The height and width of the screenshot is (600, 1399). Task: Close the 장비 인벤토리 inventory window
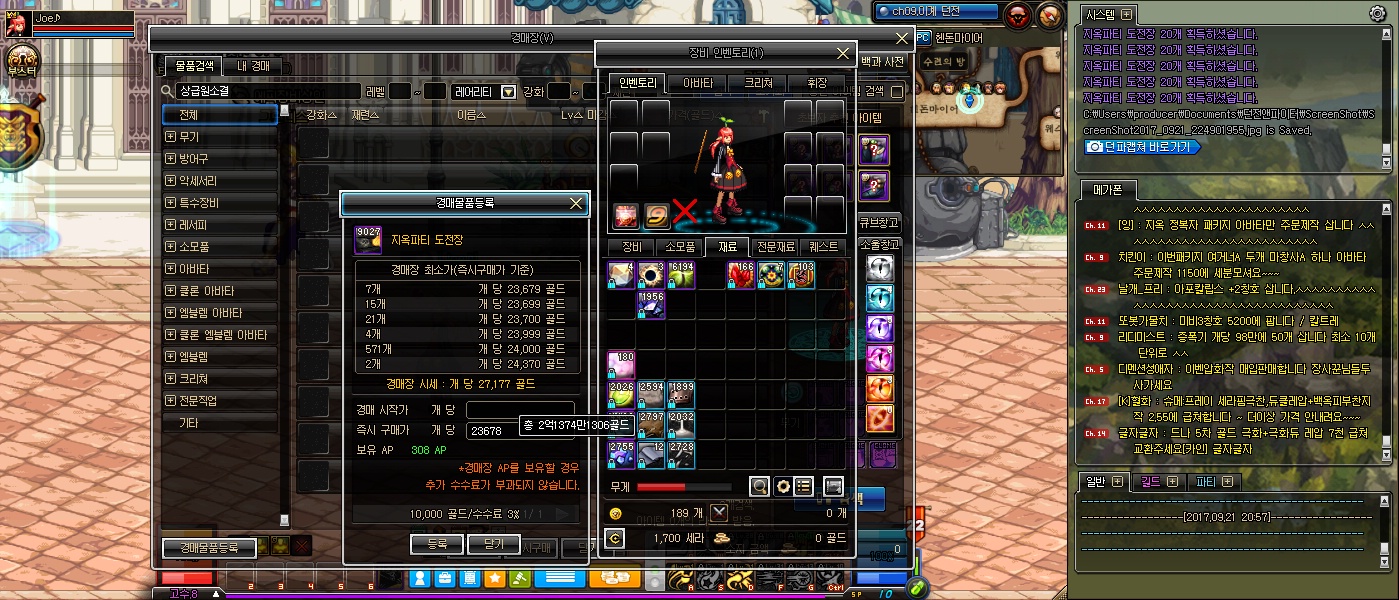(843, 53)
